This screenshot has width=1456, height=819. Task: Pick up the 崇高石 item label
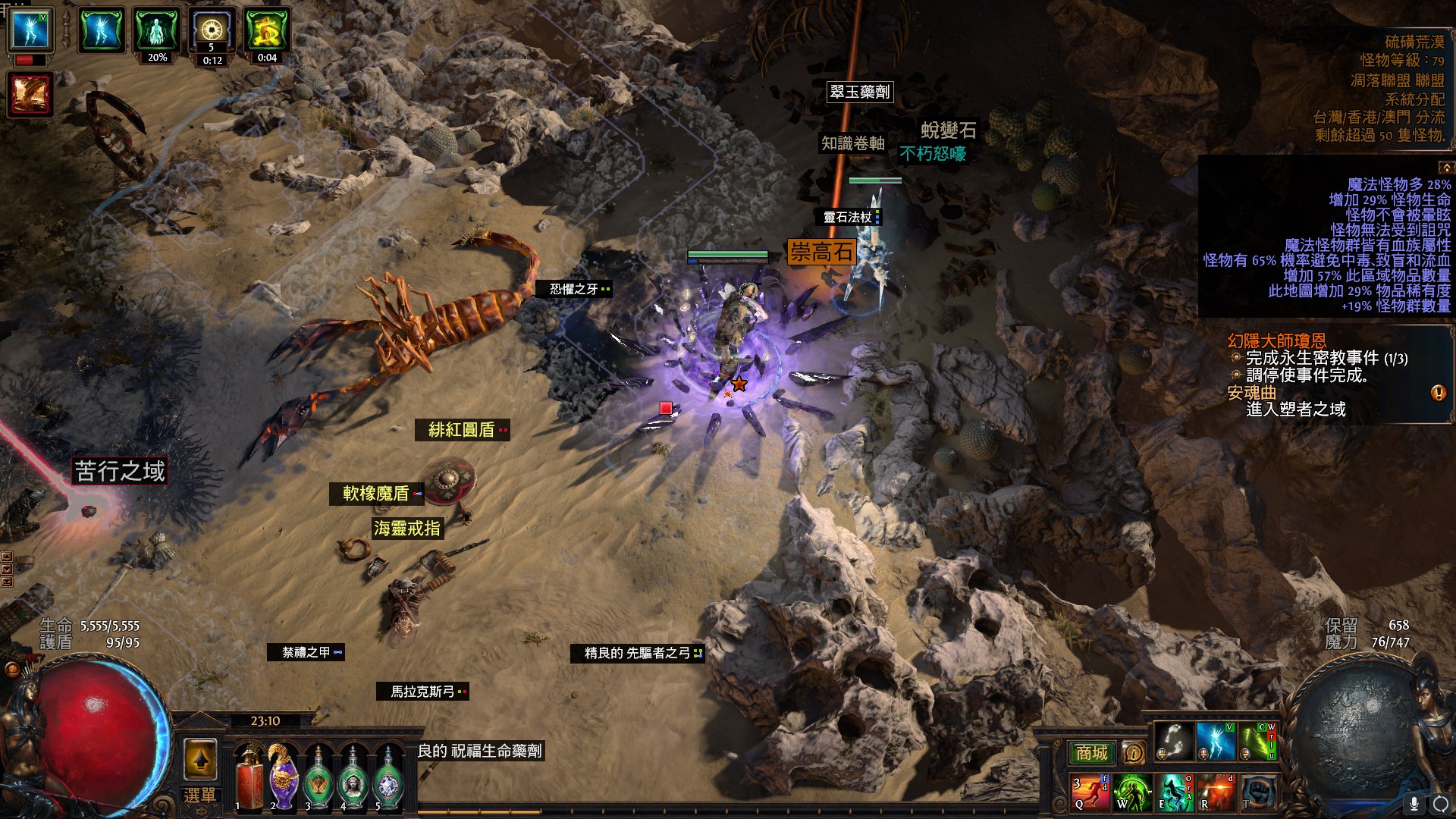(821, 252)
